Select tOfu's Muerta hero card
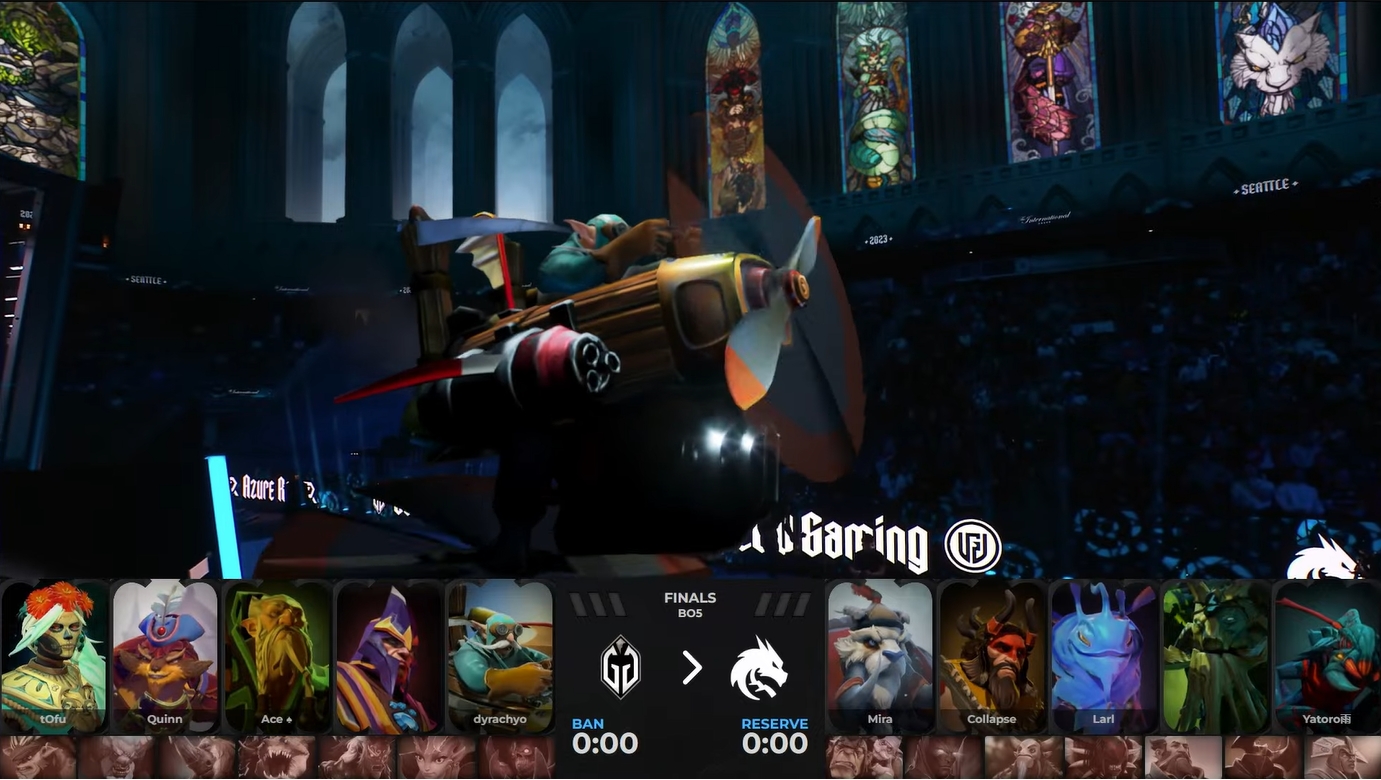This screenshot has width=1381, height=780. (x=55, y=656)
